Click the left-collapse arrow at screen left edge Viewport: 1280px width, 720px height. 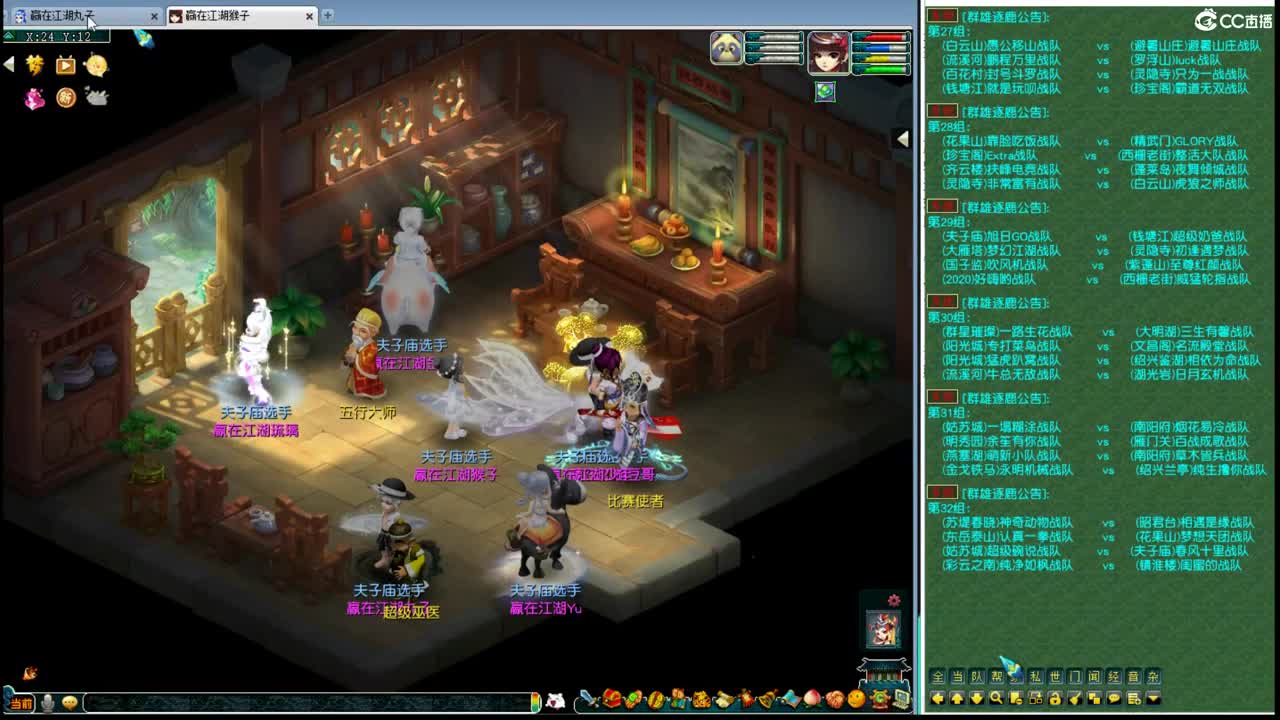(8, 63)
